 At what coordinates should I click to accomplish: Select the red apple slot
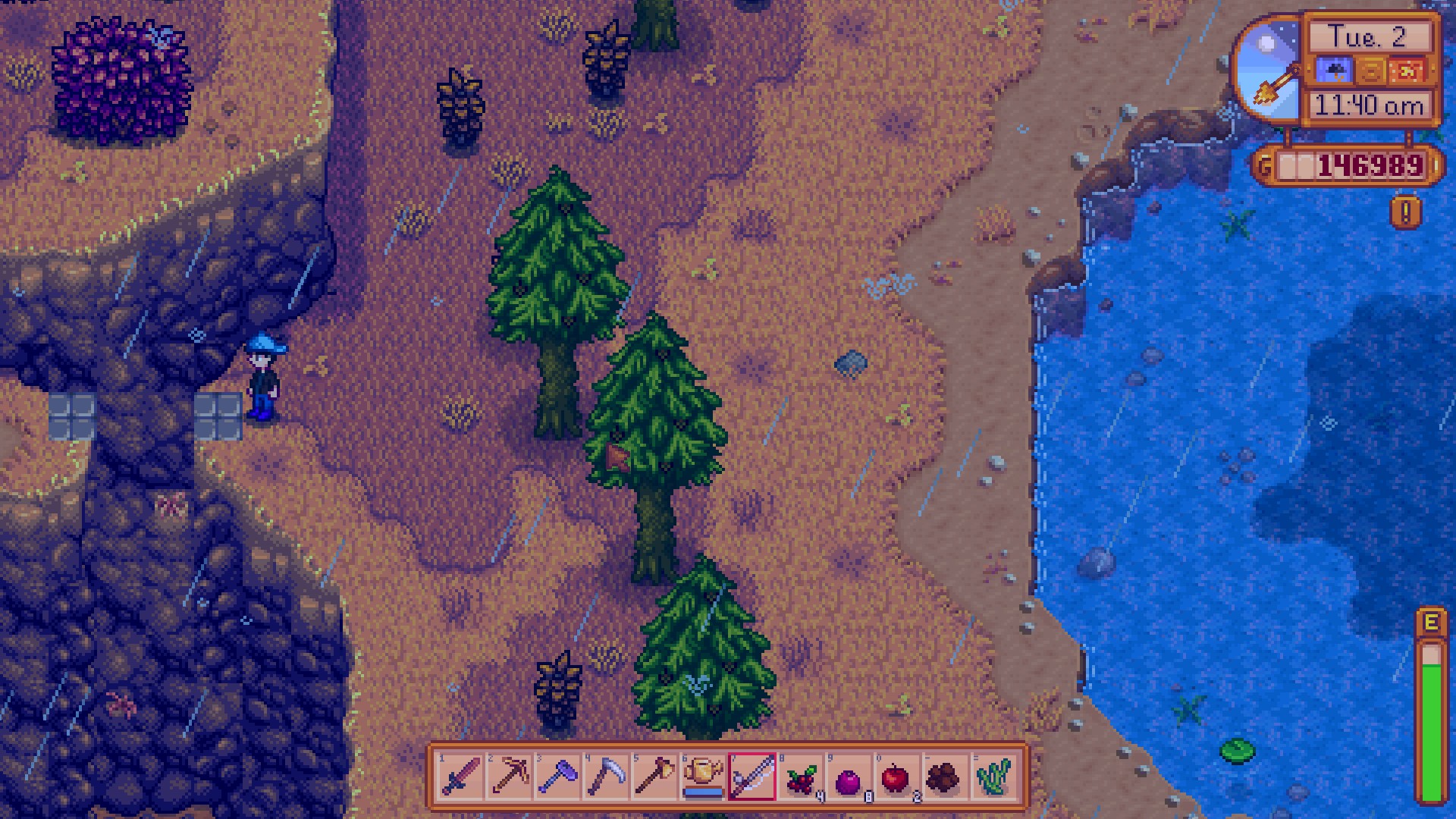898,777
